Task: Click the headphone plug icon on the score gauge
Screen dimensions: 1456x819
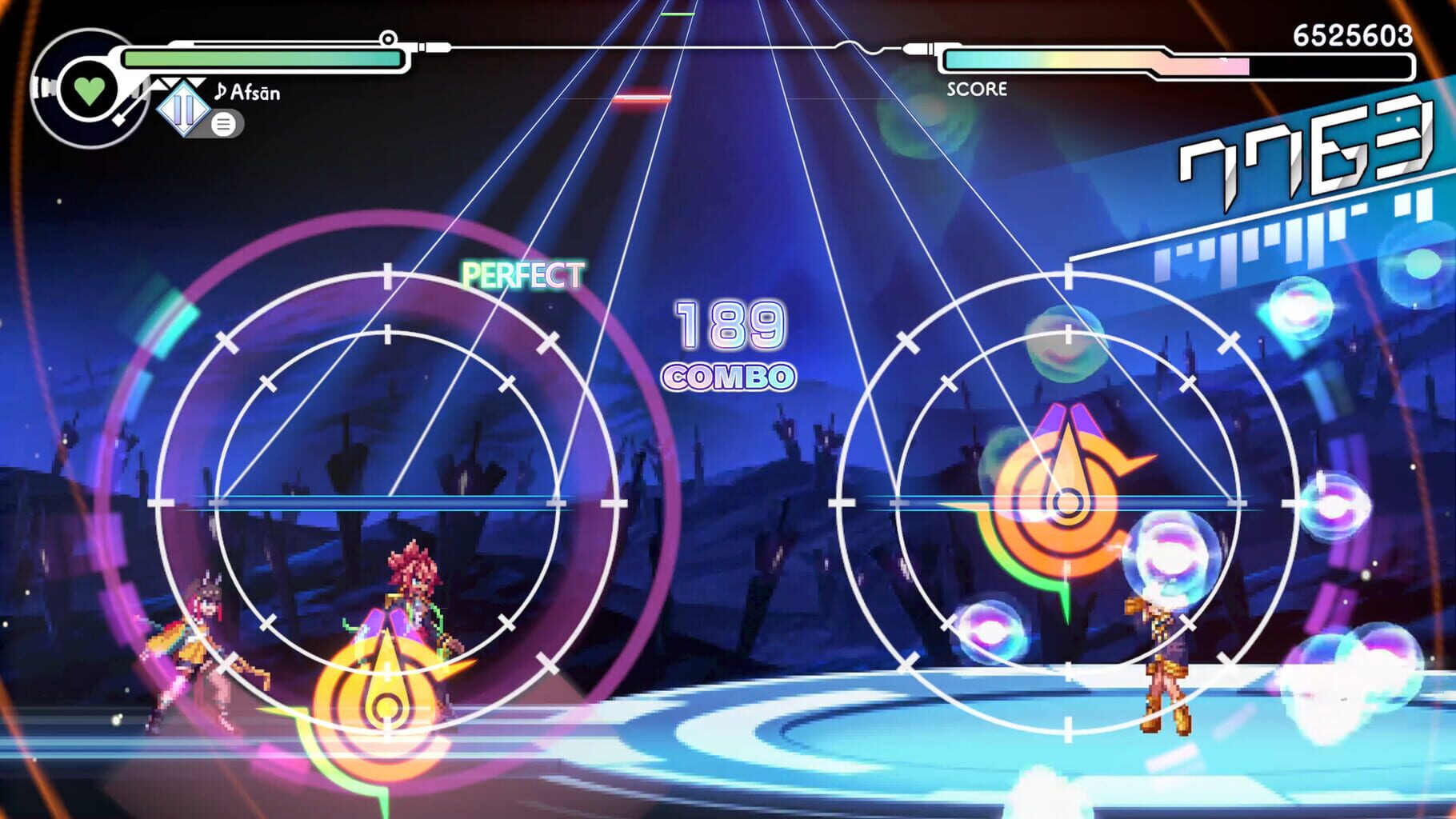Action: pos(920,48)
